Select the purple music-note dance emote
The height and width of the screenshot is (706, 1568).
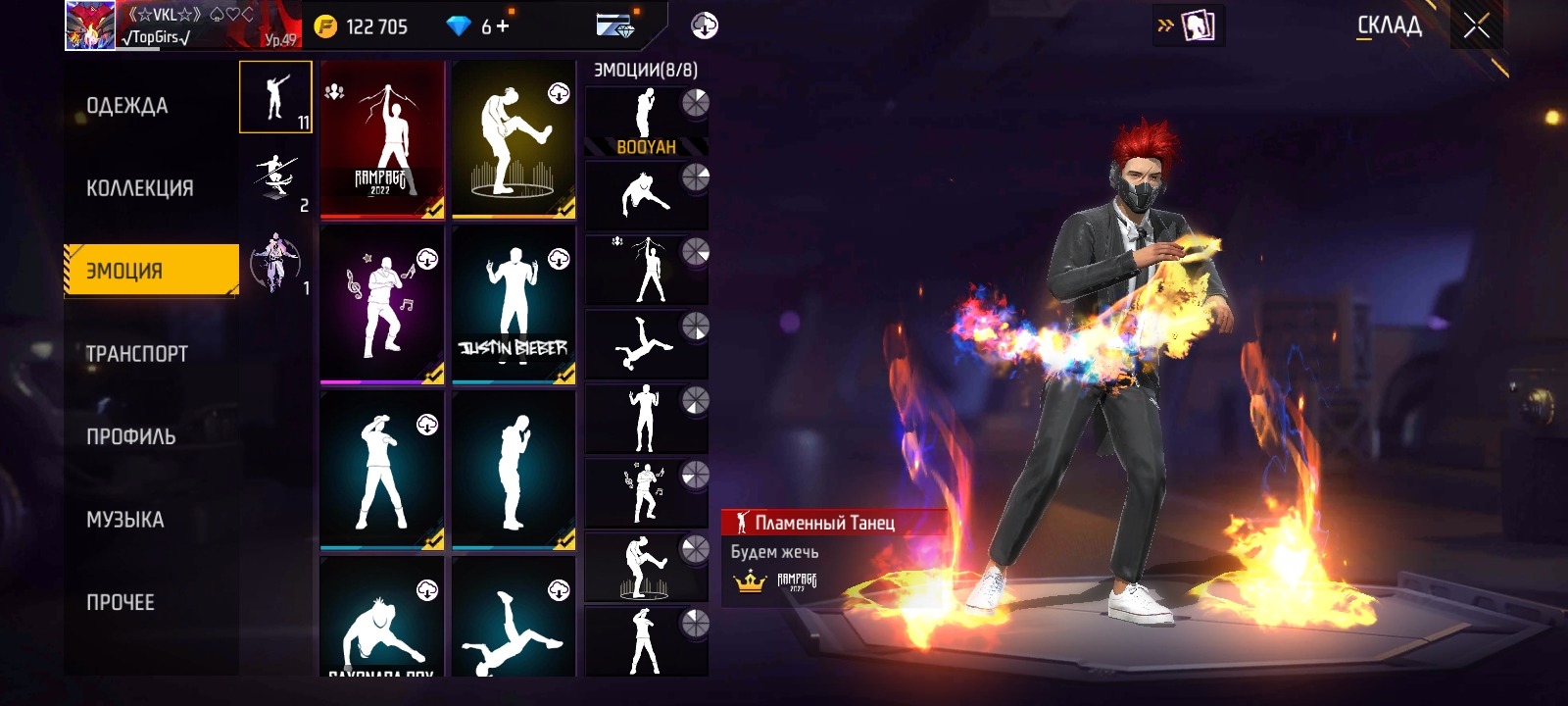point(382,305)
